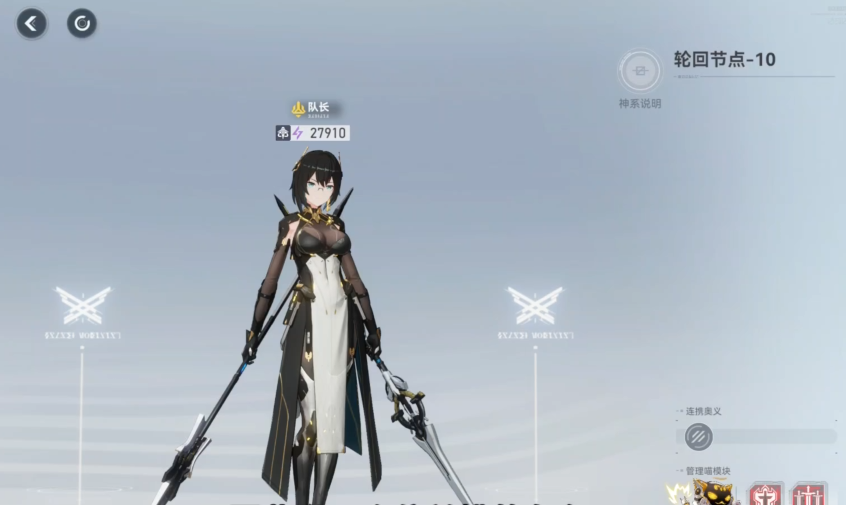Go back using the arrow button
The image size is (846, 505).
pos(32,23)
